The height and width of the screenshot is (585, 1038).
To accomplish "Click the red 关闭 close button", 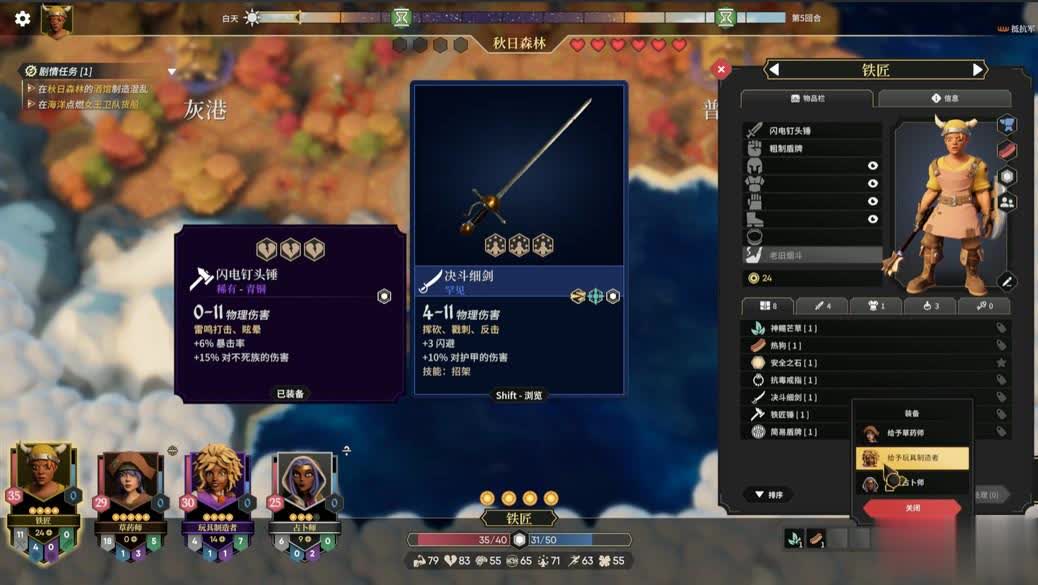I will (x=912, y=508).
